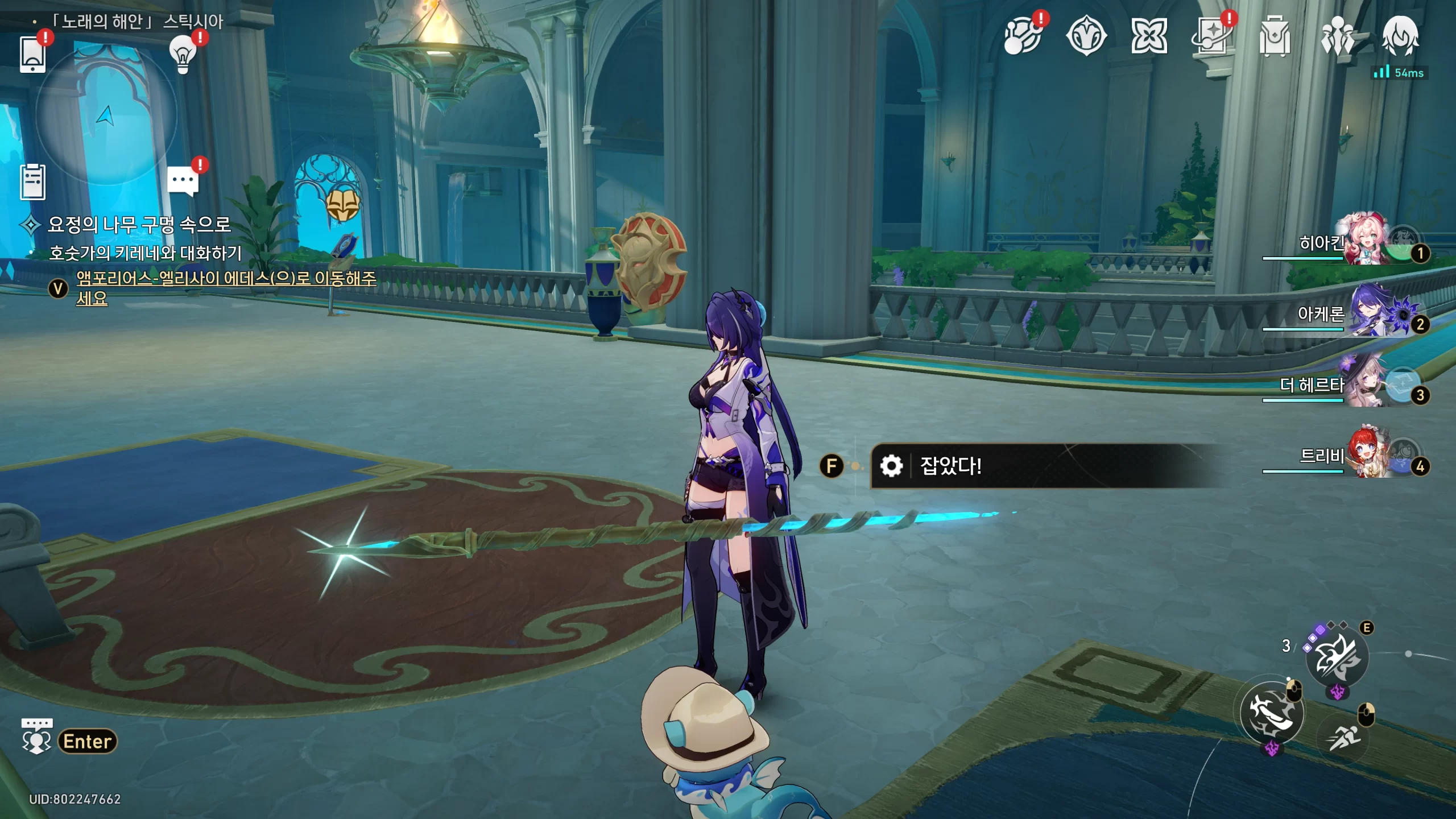Open the chat speech bubble icon
1456x819 pixels.
(183, 181)
